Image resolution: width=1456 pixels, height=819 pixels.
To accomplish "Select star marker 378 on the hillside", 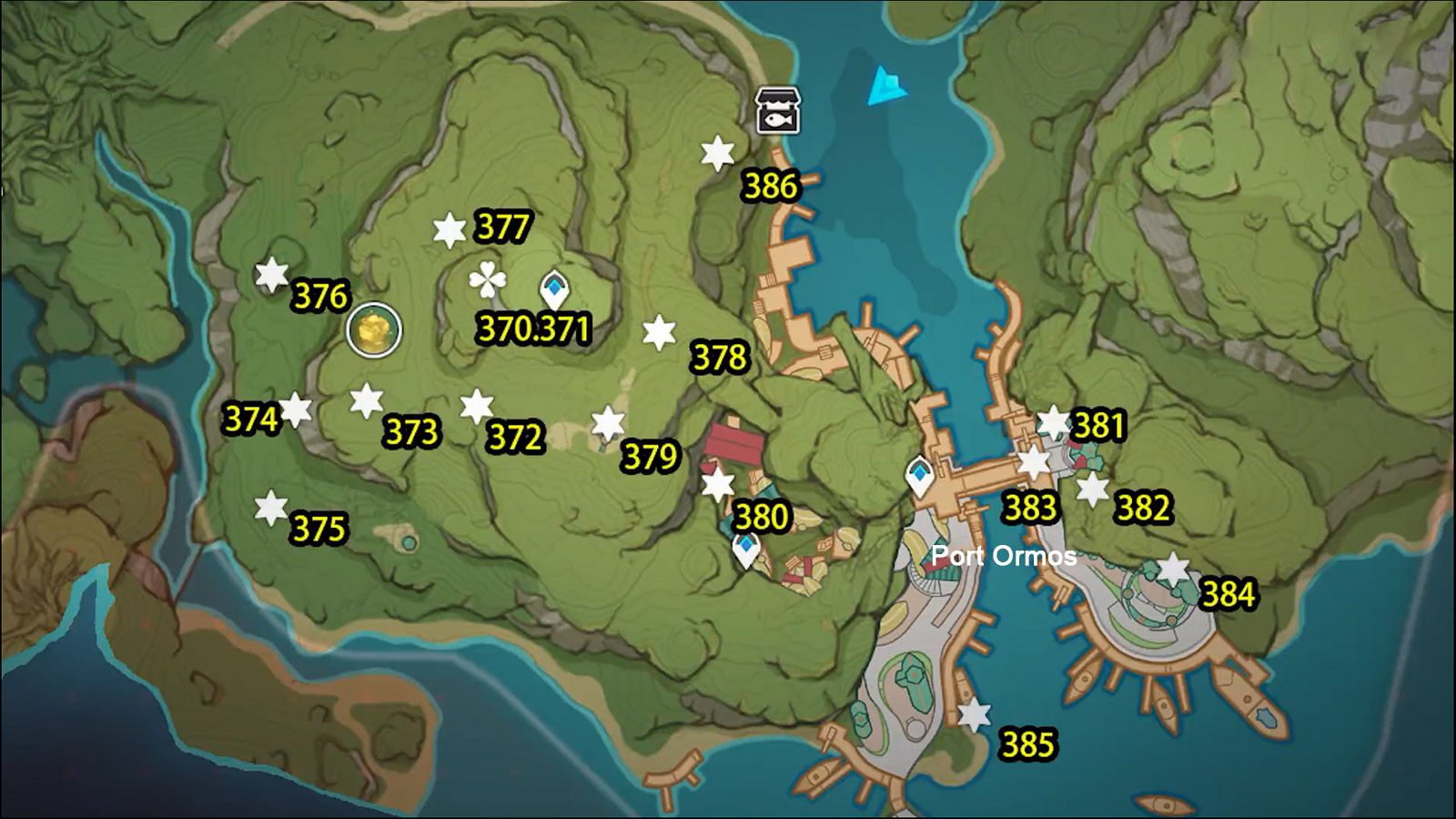I will (657, 333).
